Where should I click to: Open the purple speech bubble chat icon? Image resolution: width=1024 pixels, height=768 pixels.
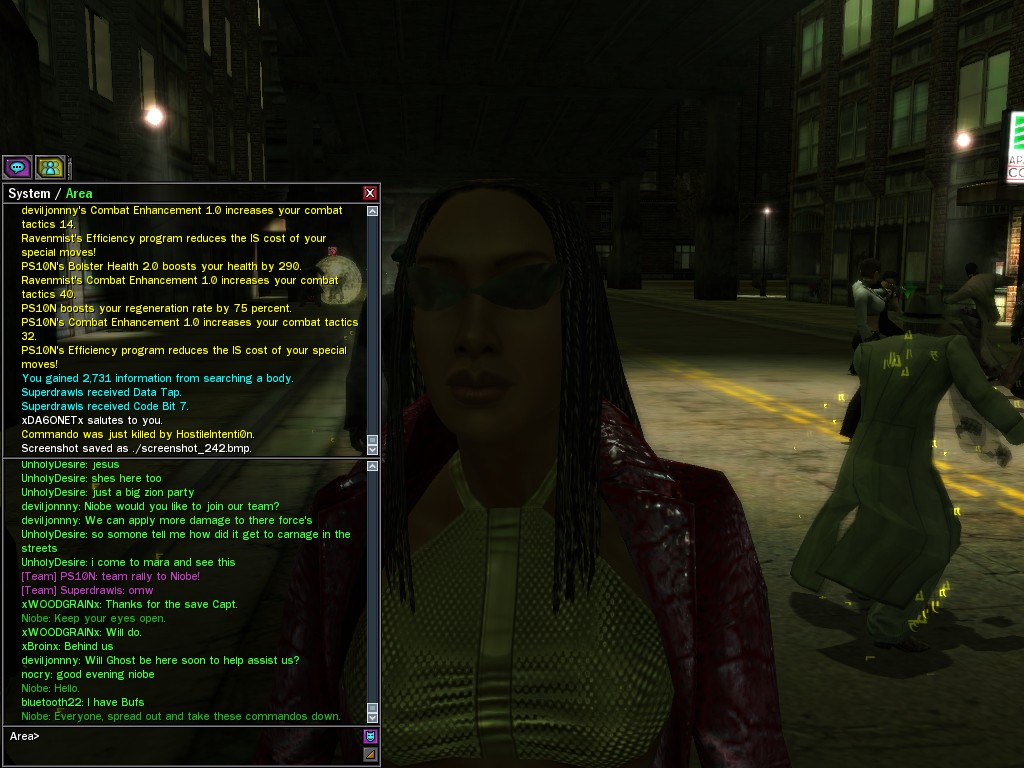pyautogui.click(x=16, y=167)
